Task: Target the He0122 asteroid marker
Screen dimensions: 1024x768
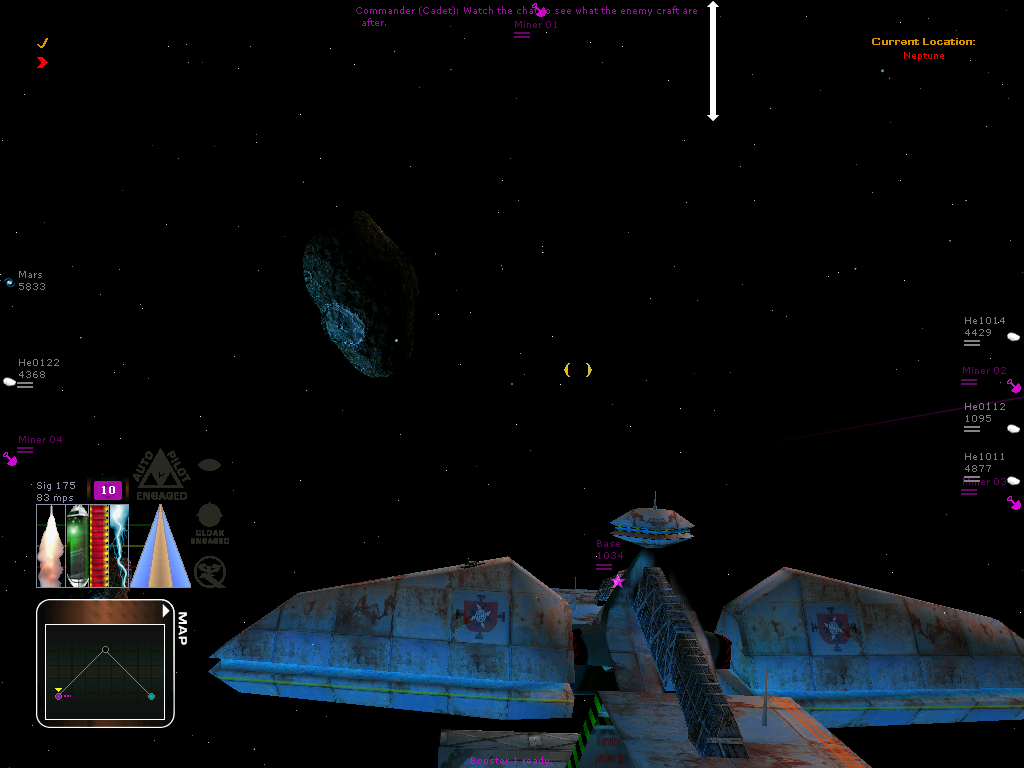Action: pos(10,381)
